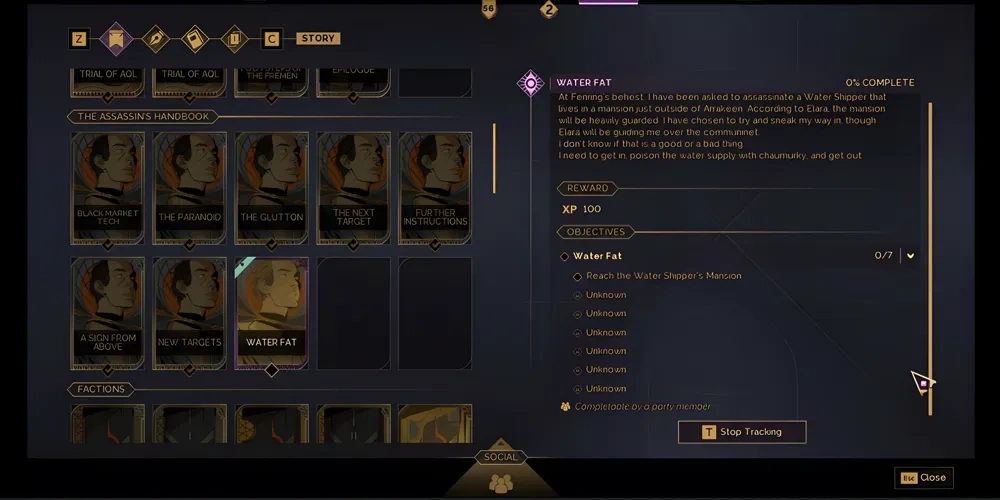Open the Black Market Tech quest card
The height and width of the screenshot is (500, 1000).
(108, 188)
